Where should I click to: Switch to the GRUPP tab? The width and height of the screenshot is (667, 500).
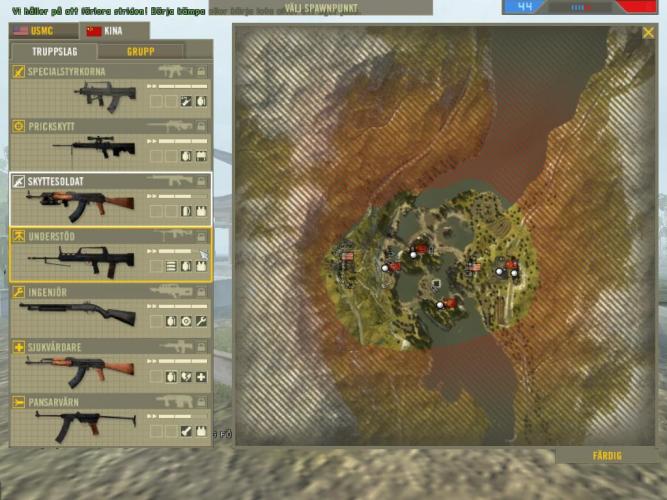click(x=140, y=51)
